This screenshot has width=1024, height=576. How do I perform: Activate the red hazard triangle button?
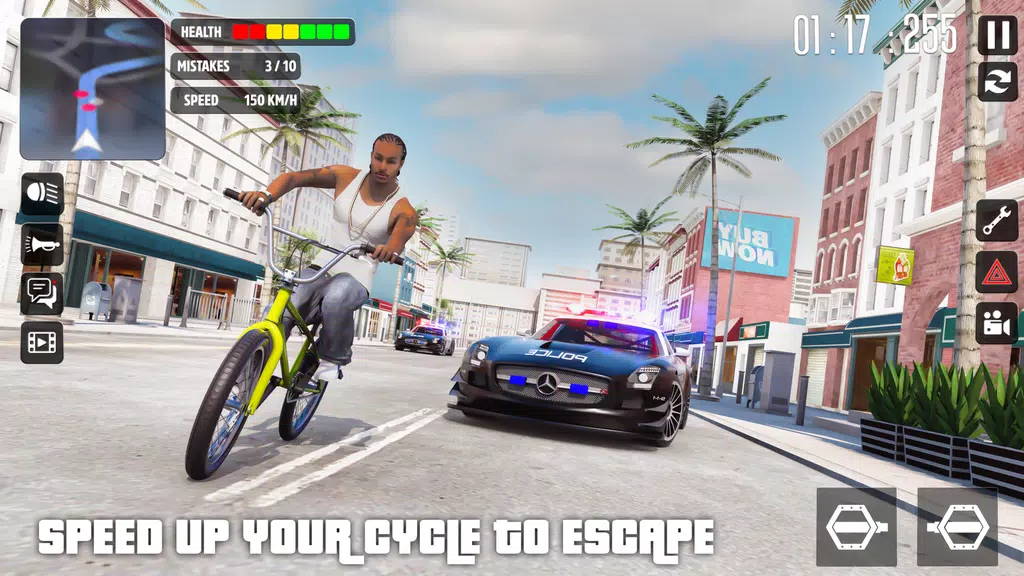pos(996,272)
